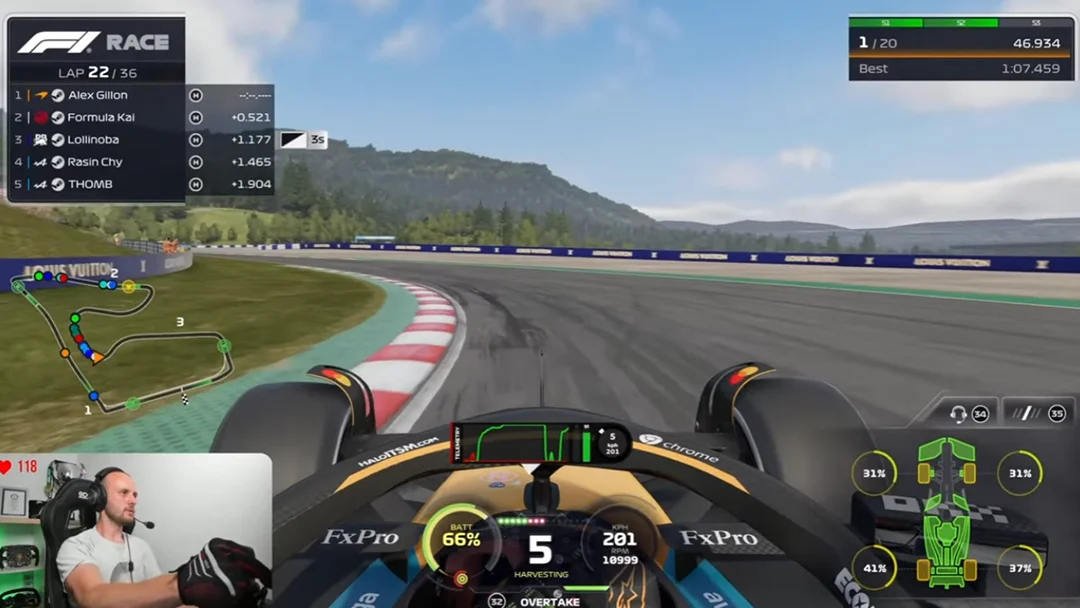Open the headset radio icon
The height and width of the screenshot is (608, 1080).
coord(958,413)
